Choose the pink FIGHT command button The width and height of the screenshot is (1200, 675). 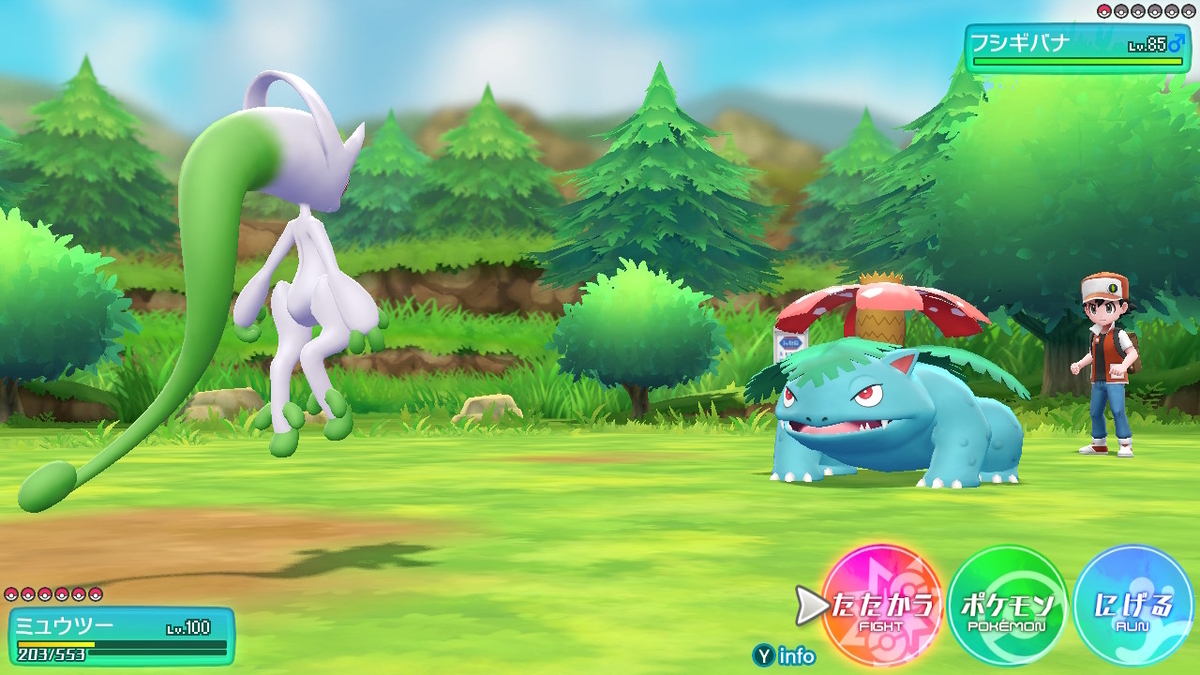coord(882,606)
